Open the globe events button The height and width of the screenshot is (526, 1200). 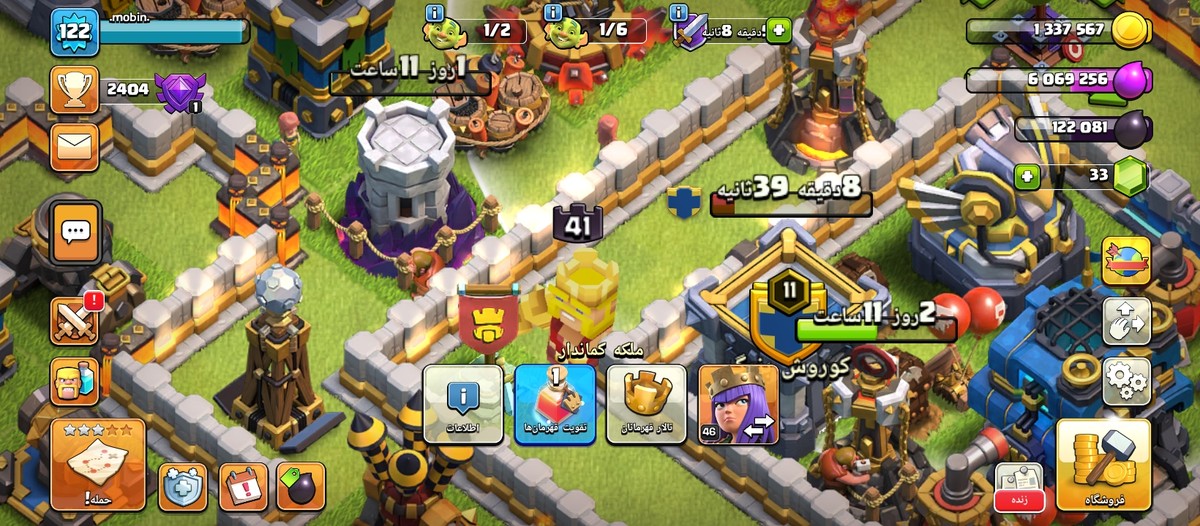point(1126,262)
